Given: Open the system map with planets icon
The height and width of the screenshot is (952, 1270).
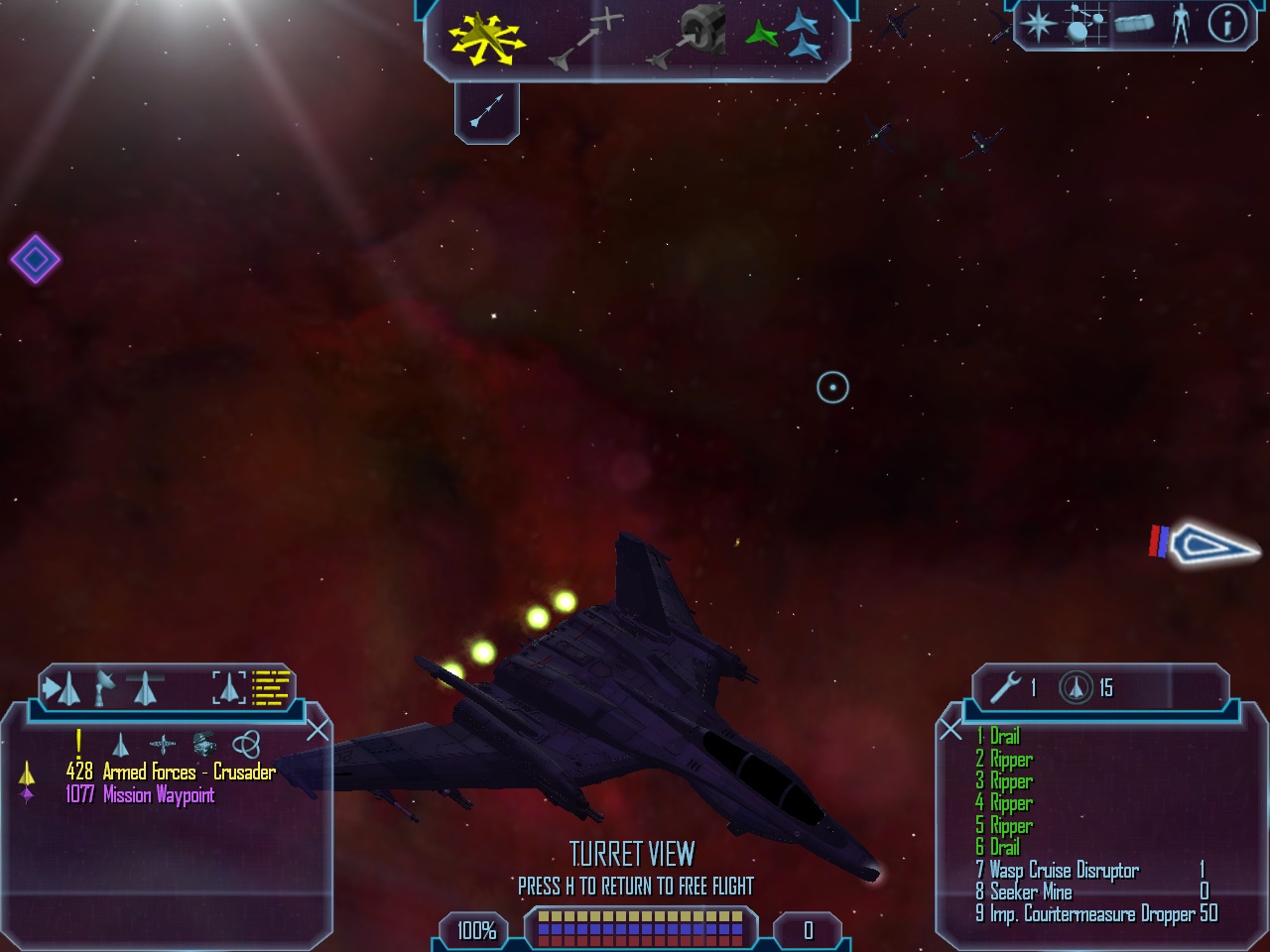Looking at the screenshot, I should pos(1084,24).
